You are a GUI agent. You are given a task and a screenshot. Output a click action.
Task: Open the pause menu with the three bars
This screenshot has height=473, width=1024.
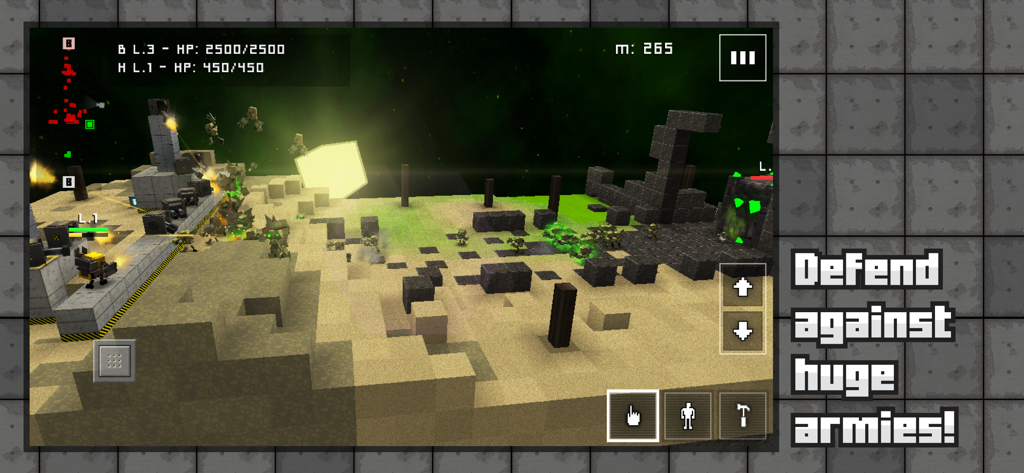(742, 58)
